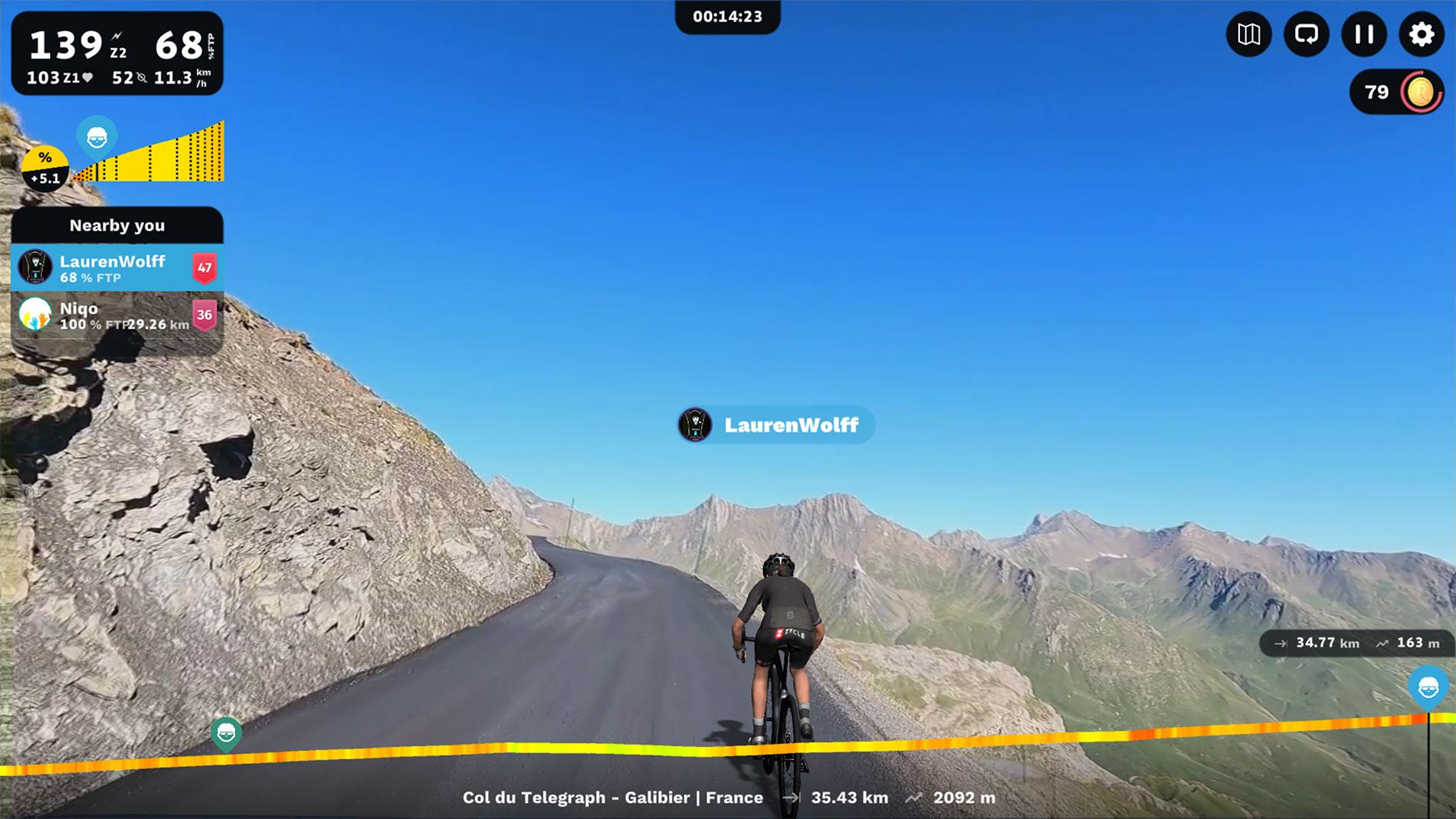Pause the current ride
1456x819 pixels.
click(x=1363, y=34)
